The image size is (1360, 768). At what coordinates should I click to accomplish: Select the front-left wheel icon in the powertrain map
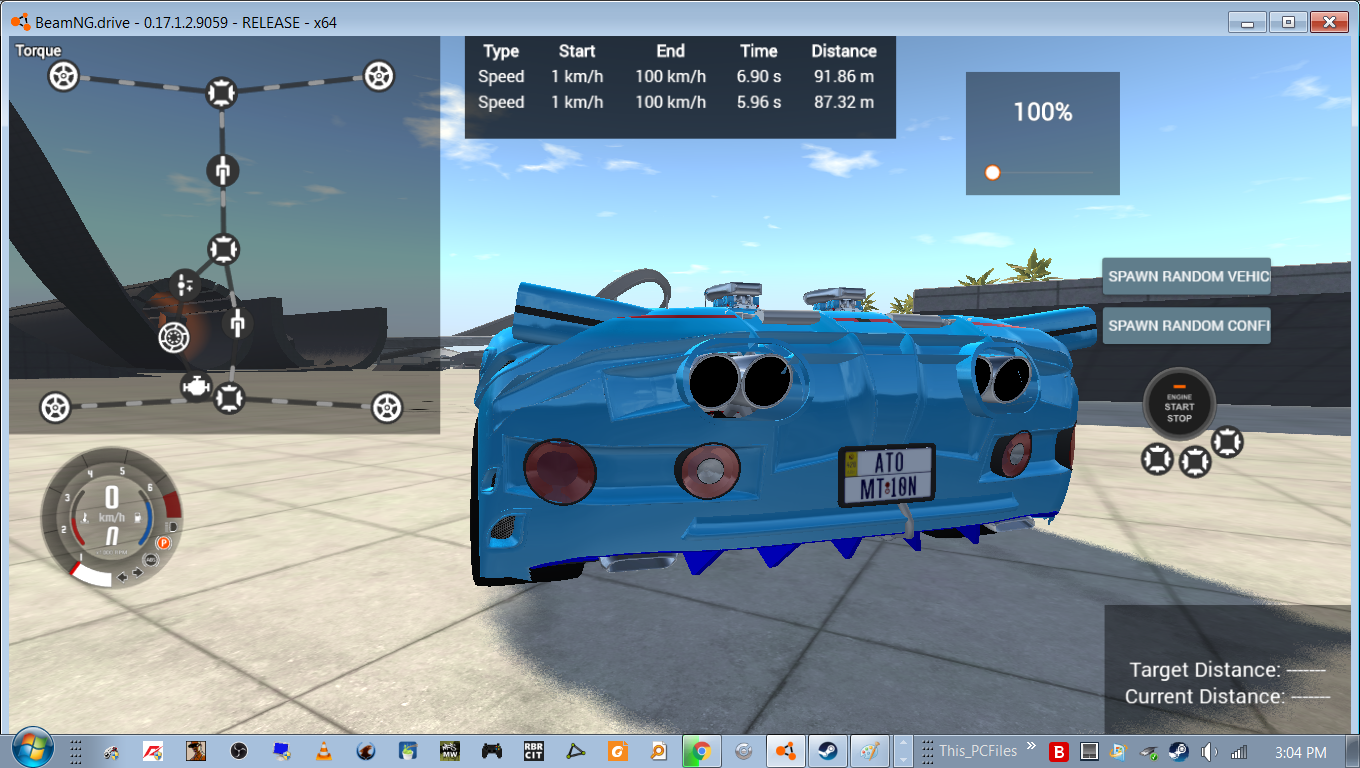point(64,75)
